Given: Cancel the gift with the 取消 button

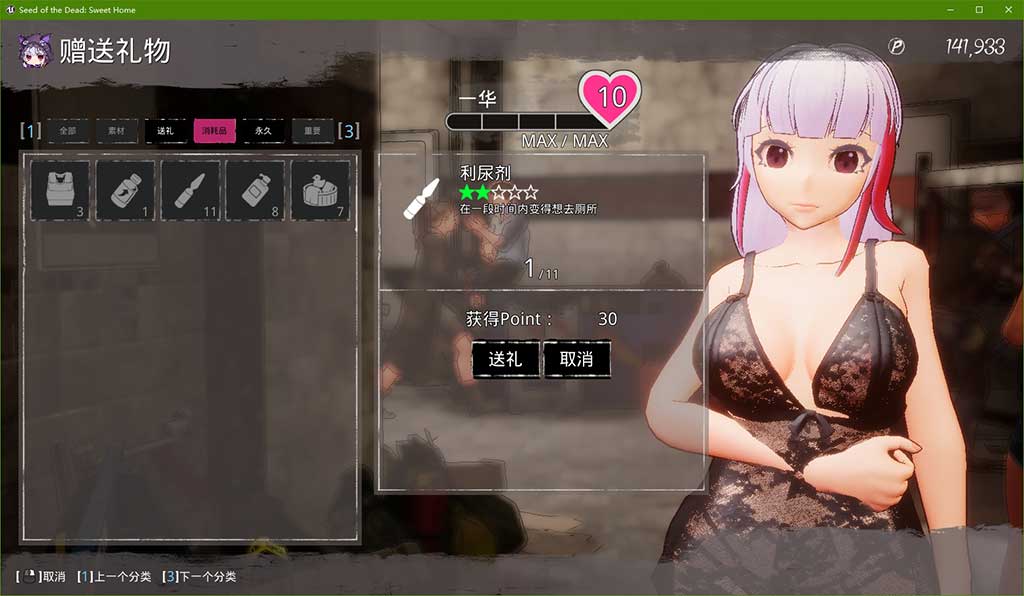Looking at the screenshot, I should coord(577,360).
